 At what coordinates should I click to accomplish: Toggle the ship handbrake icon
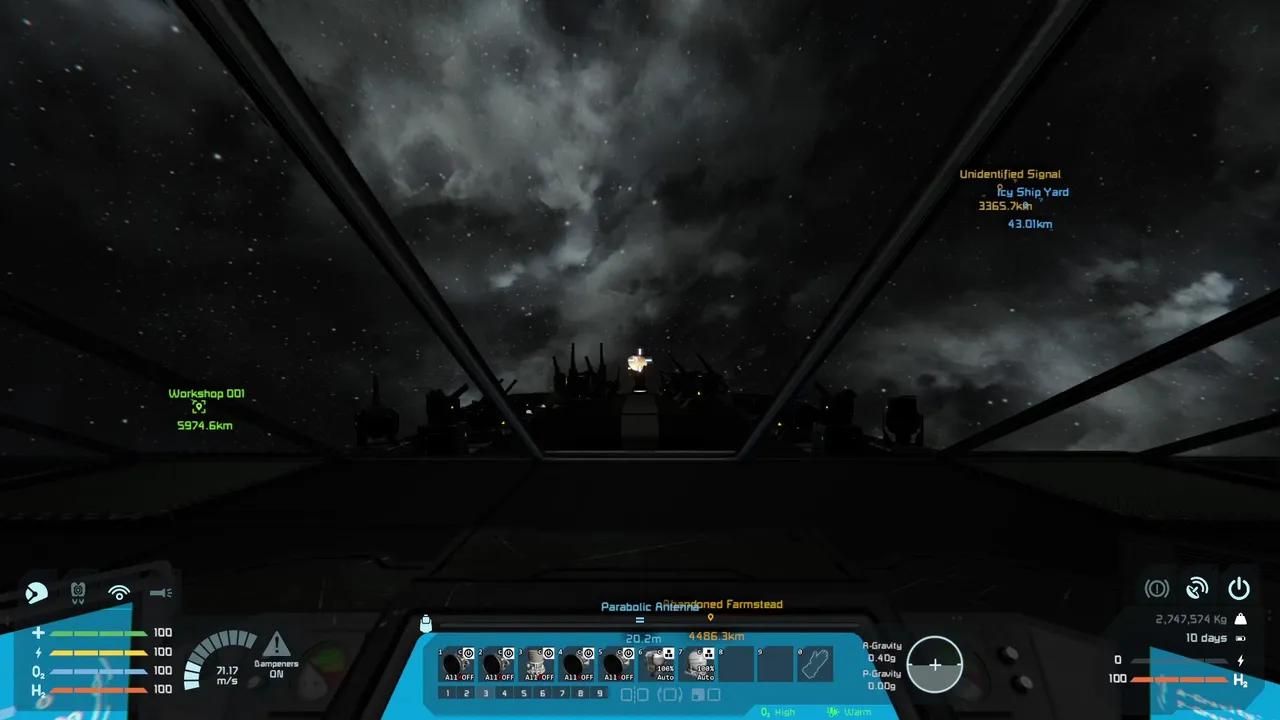(x=1156, y=588)
